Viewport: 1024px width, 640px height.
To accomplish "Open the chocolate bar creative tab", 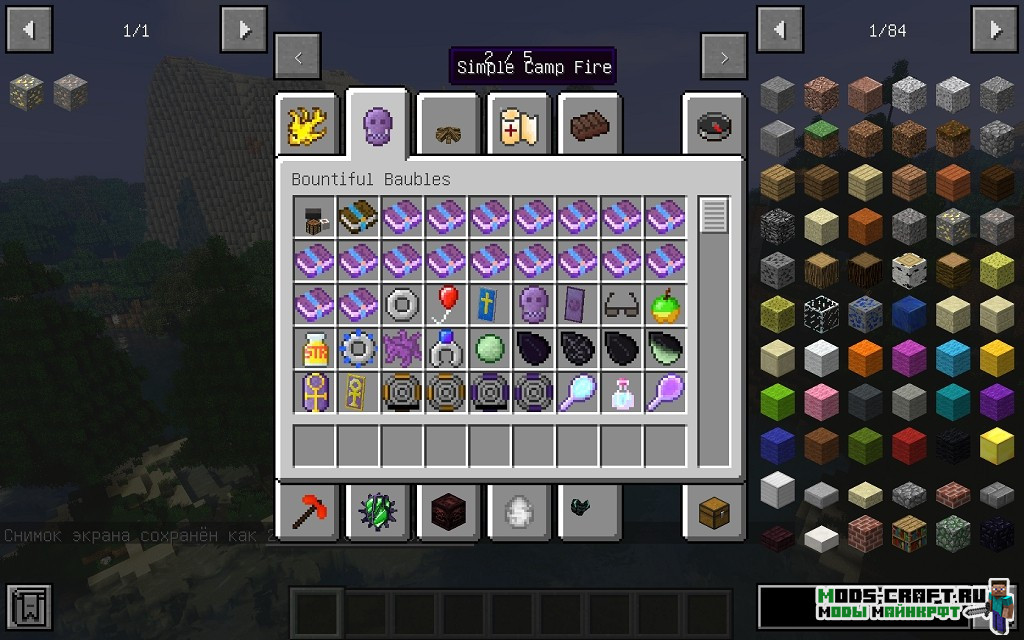I will click(589, 125).
